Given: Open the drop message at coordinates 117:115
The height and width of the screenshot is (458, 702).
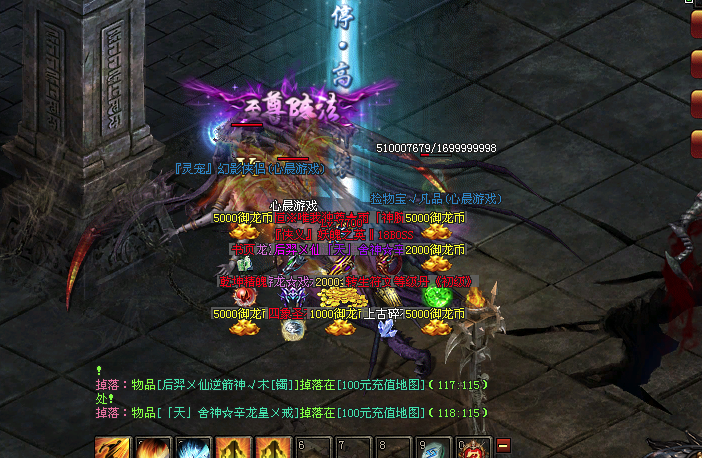Looking at the screenshot, I should [272, 385].
